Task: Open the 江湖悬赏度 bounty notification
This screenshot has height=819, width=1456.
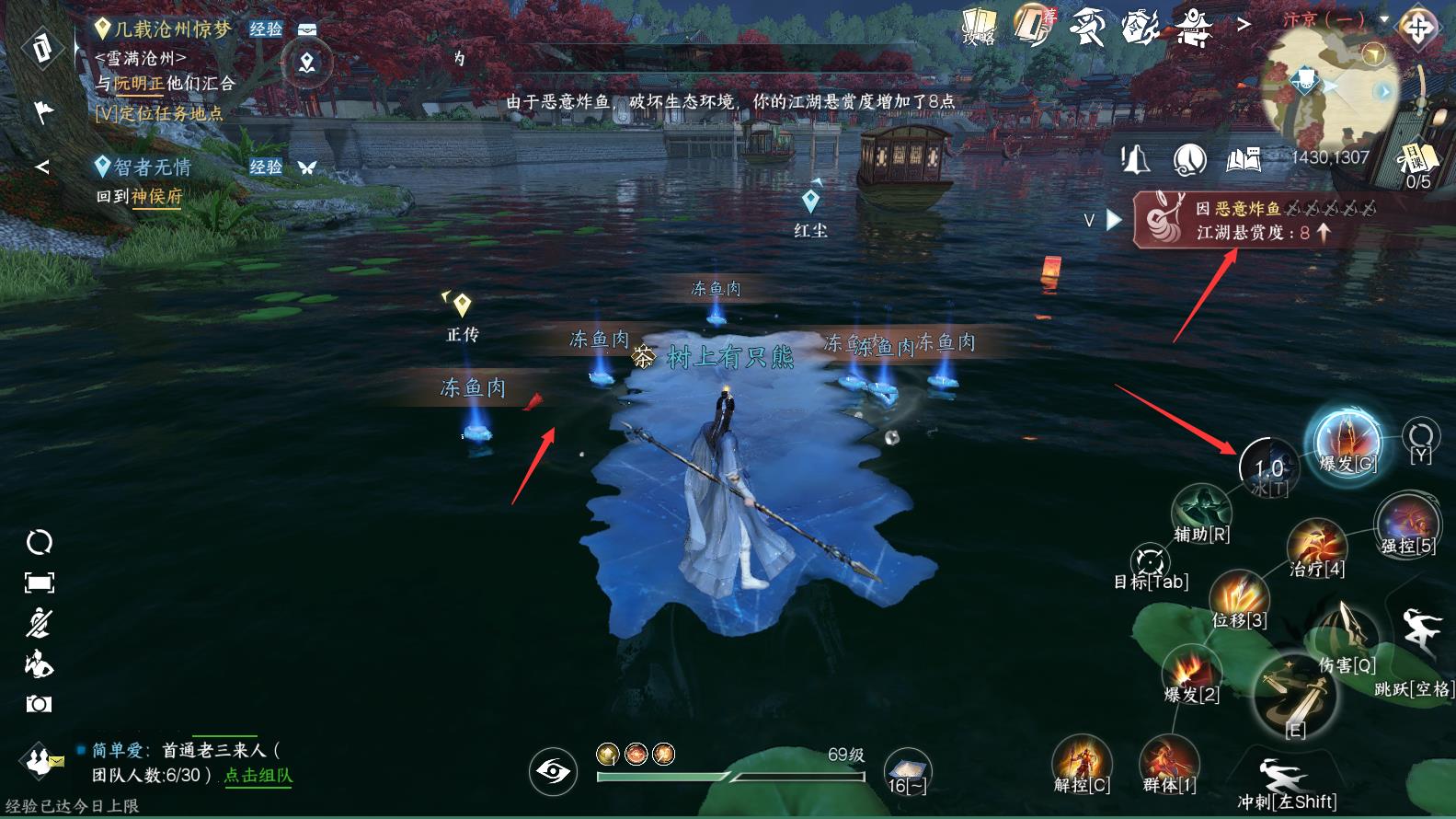Action: tap(1256, 220)
